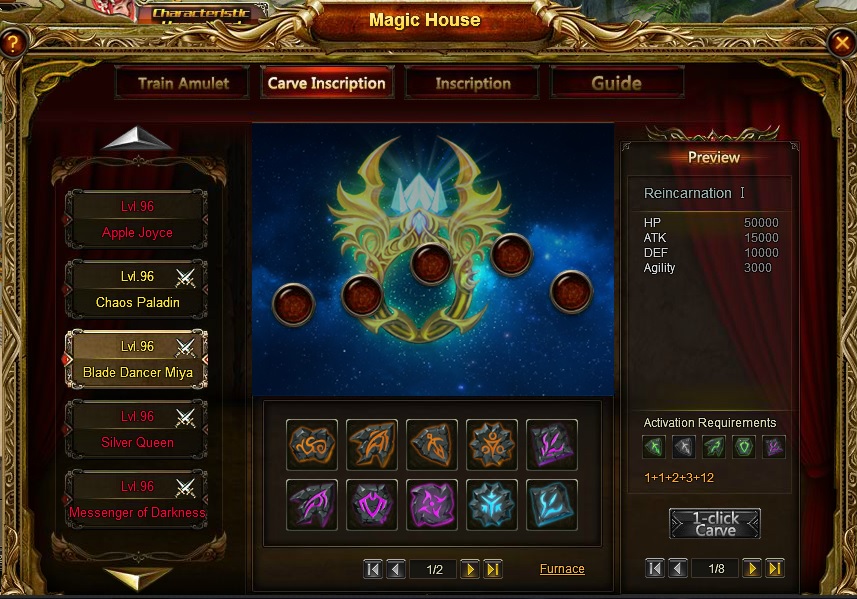Choose Blade Dancer Miya hero entry
Image resolution: width=857 pixels, height=599 pixels.
[x=137, y=360]
